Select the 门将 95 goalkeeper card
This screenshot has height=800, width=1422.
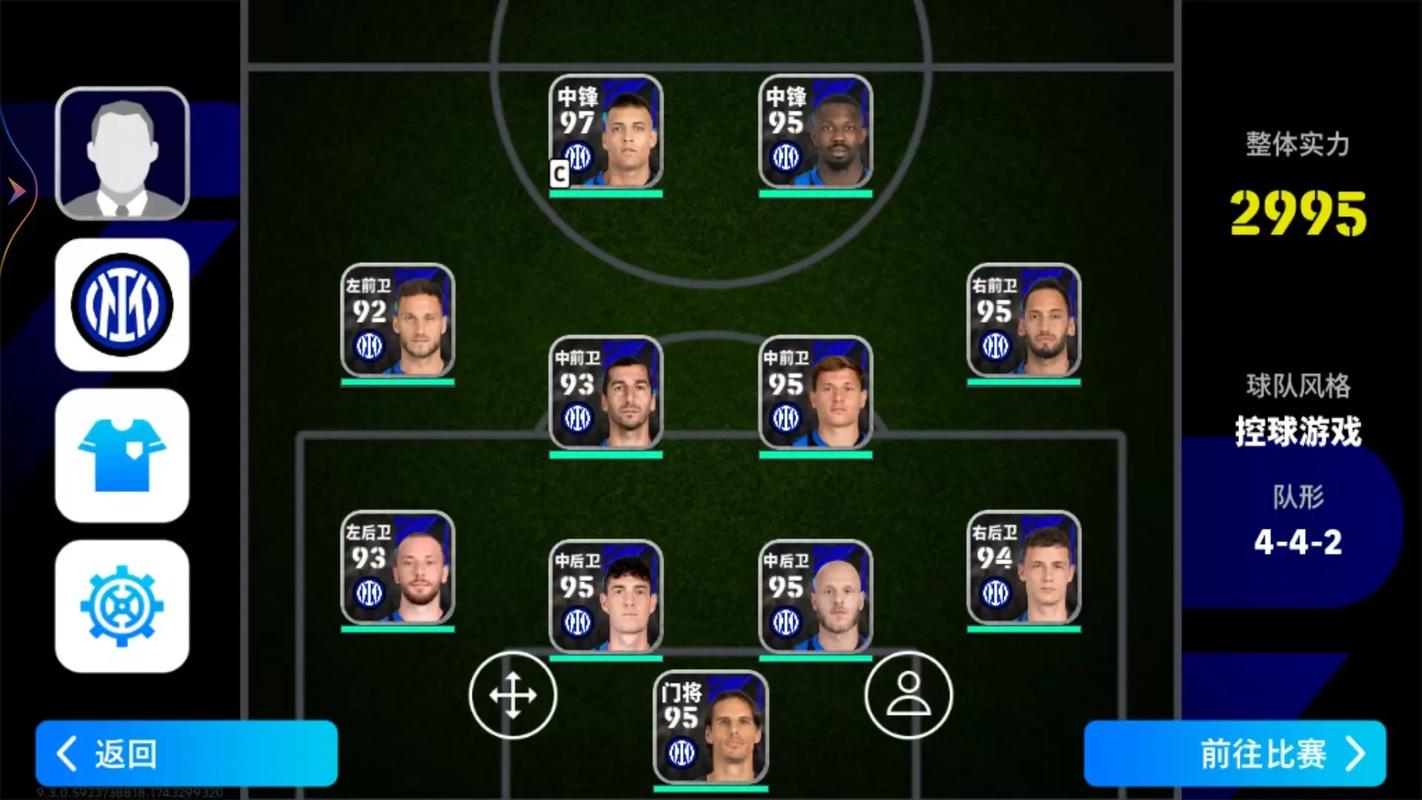coord(711,726)
